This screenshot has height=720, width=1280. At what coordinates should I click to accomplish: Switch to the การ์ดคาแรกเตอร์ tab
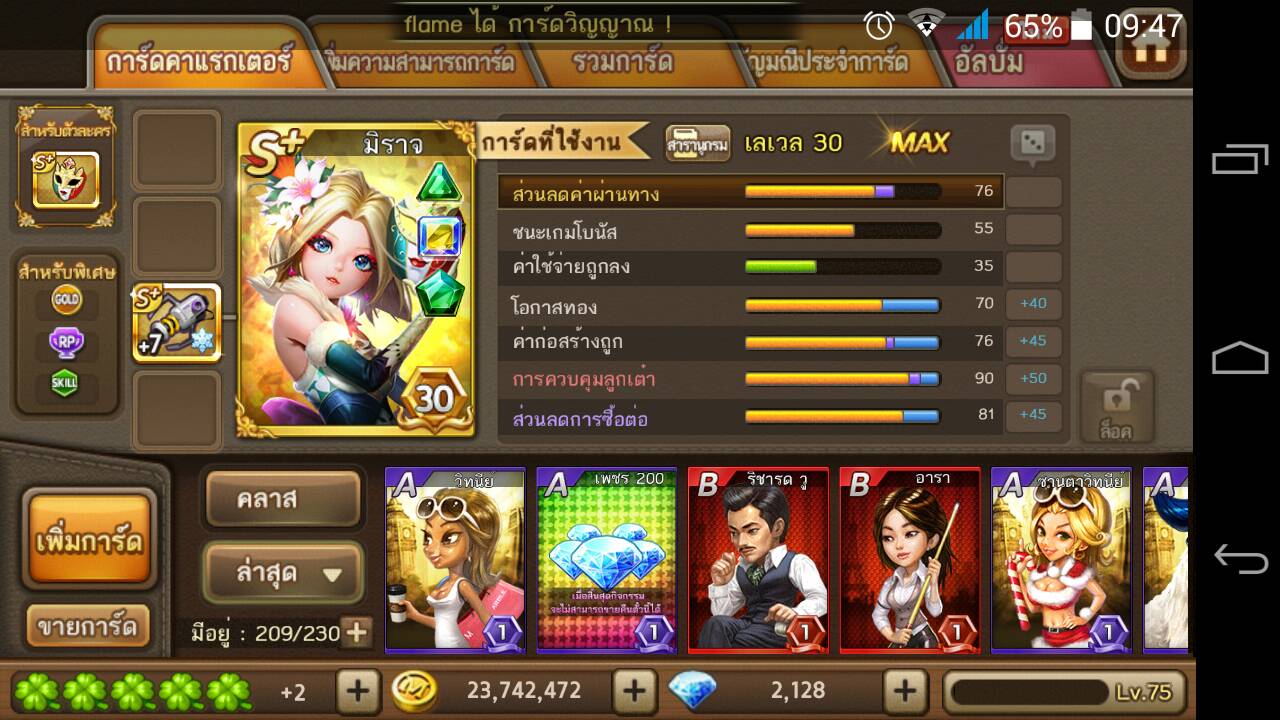[198, 61]
